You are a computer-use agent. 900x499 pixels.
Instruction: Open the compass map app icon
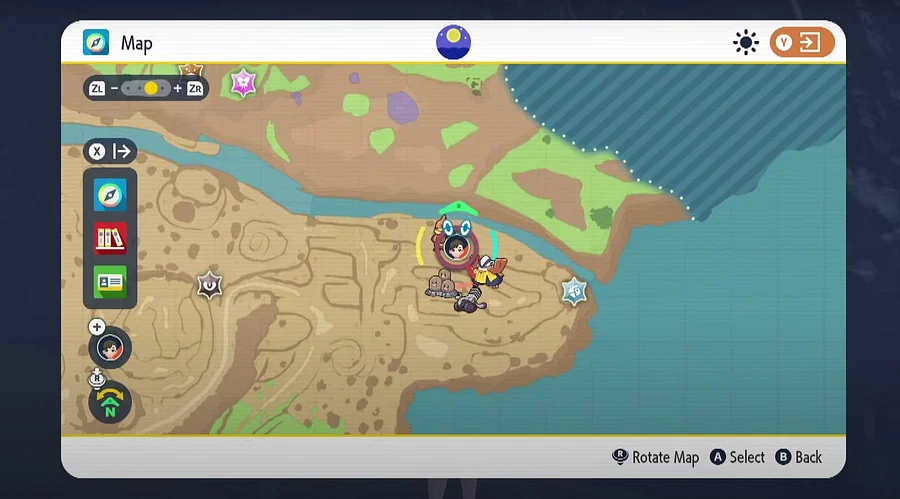coord(110,195)
